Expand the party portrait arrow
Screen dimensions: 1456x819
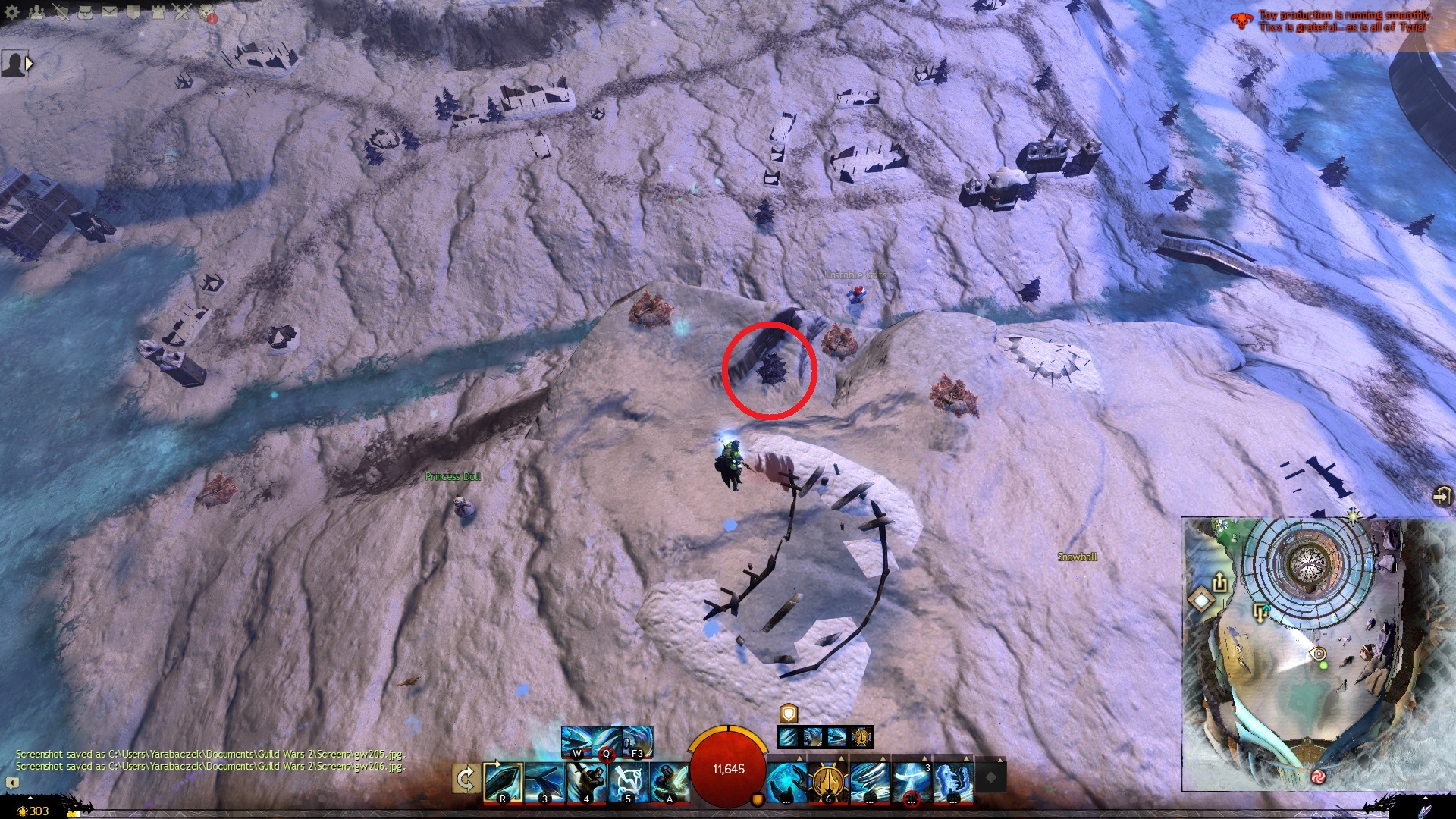30,64
